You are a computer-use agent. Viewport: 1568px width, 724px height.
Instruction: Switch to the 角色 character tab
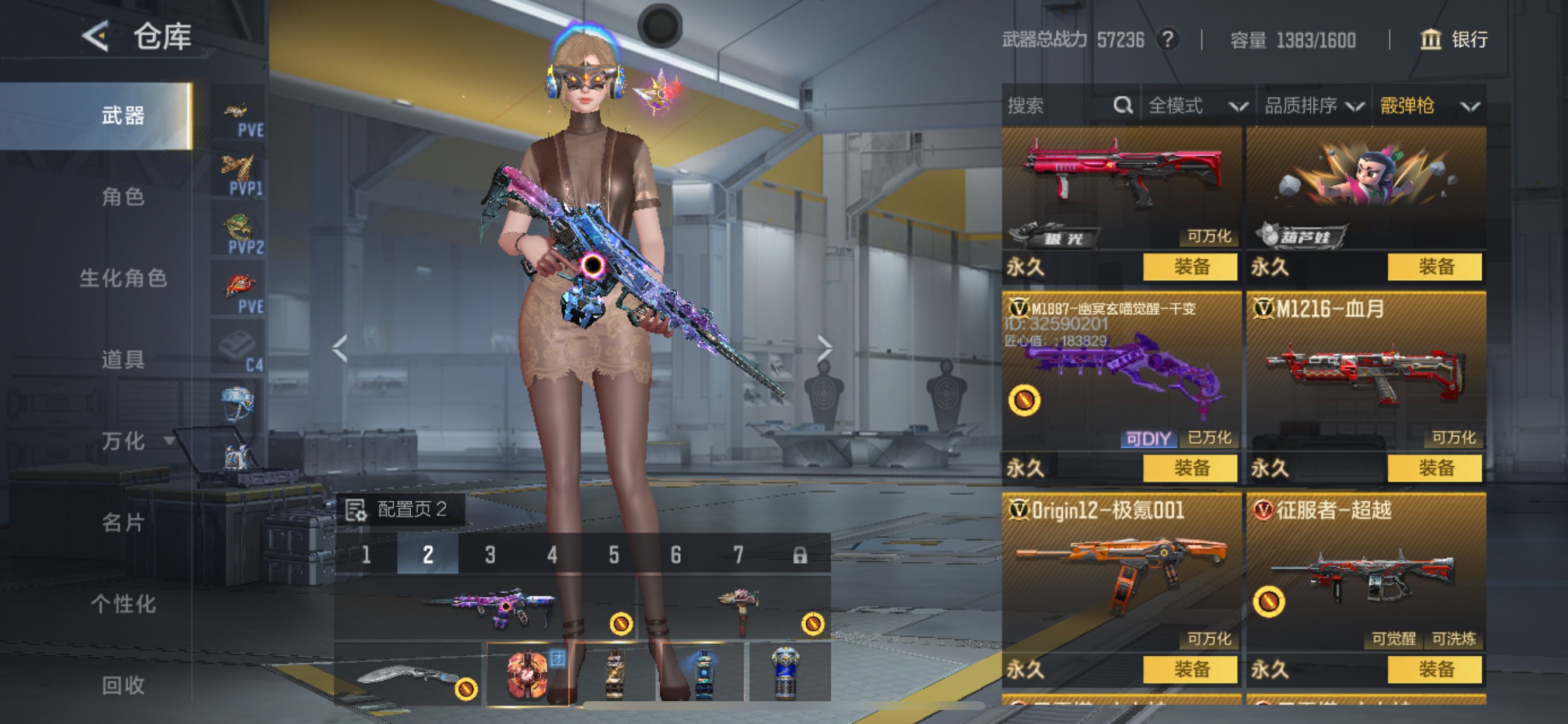coord(123,196)
